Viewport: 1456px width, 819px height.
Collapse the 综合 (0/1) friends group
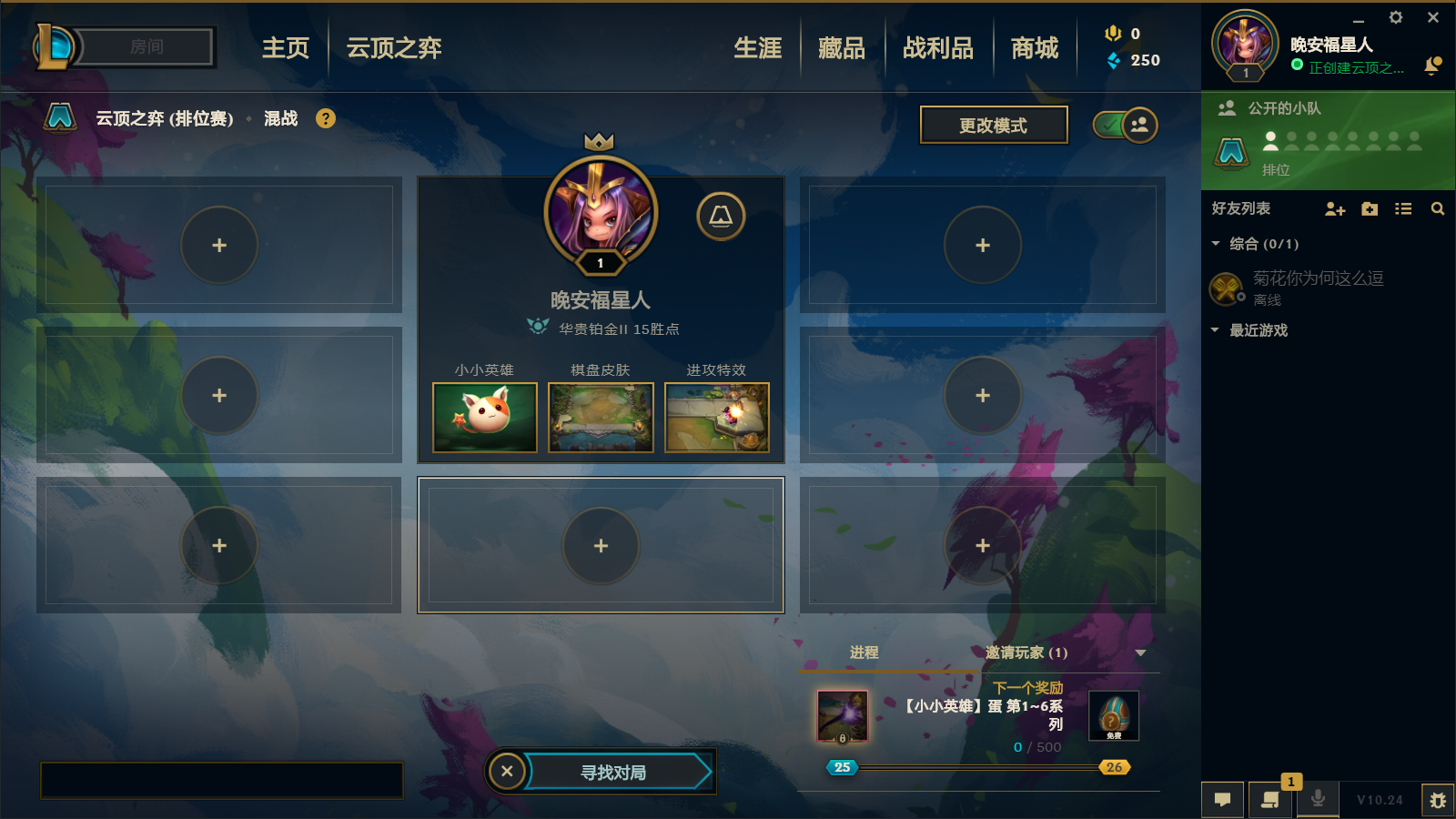pyautogui.click(x=1215, y=244)
